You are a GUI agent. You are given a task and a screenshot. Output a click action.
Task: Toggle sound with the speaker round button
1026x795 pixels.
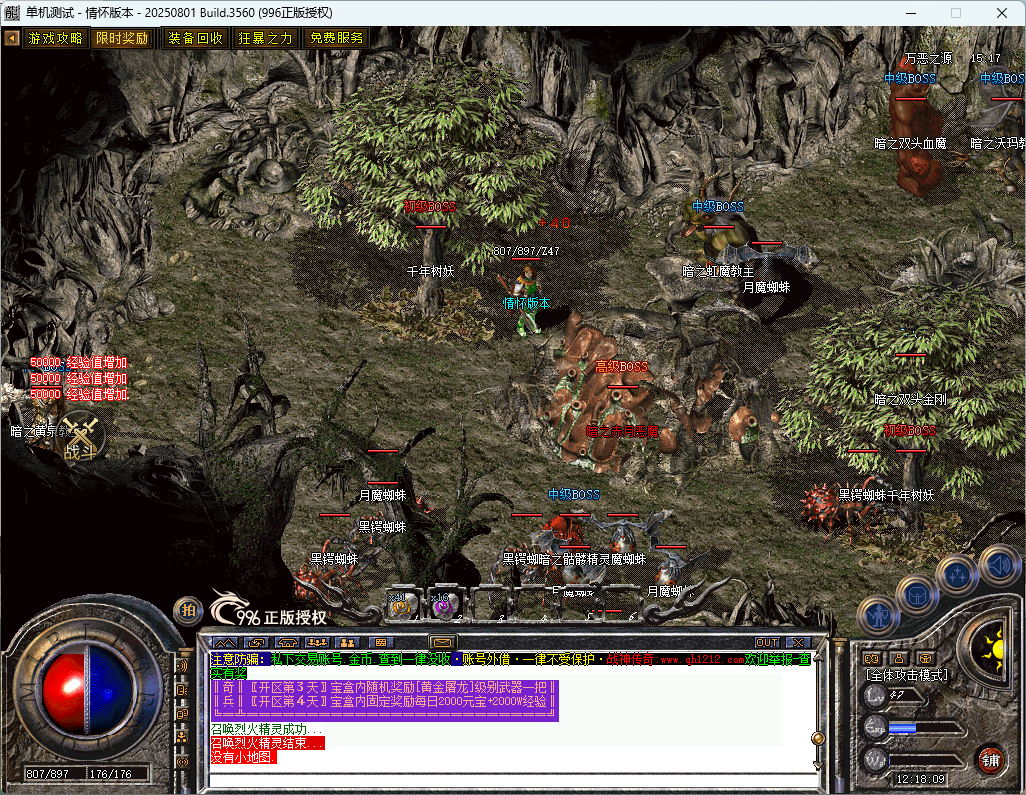[x=999, y=563]
